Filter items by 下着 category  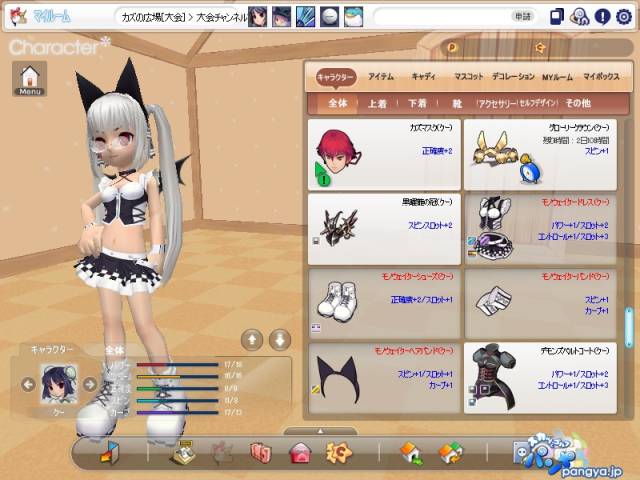tap(416, 103)
